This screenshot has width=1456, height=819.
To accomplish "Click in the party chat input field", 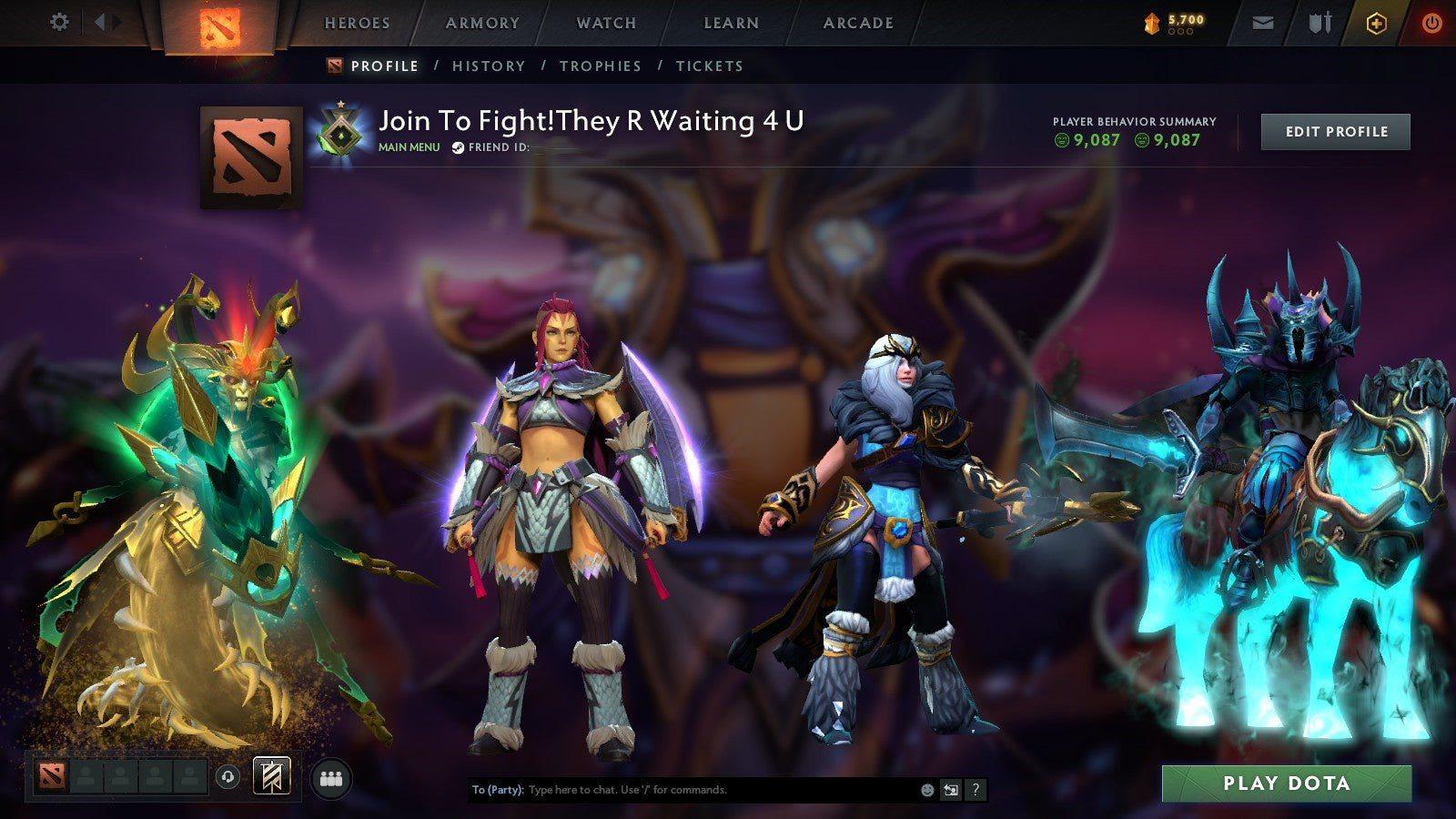I will (x=682, y=790).
